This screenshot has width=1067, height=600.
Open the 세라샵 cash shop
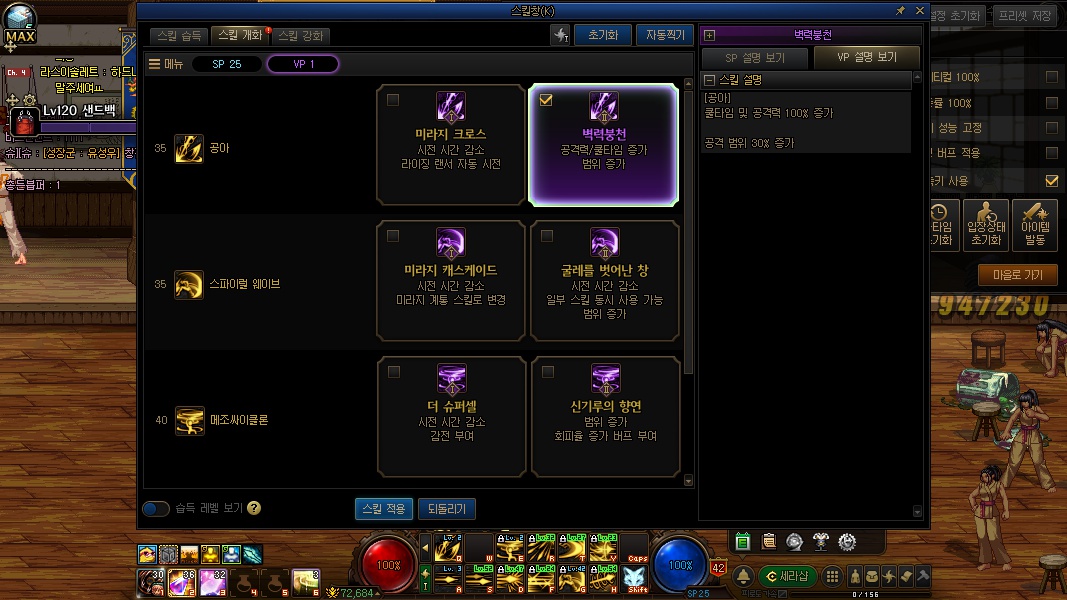coord(787,576)
